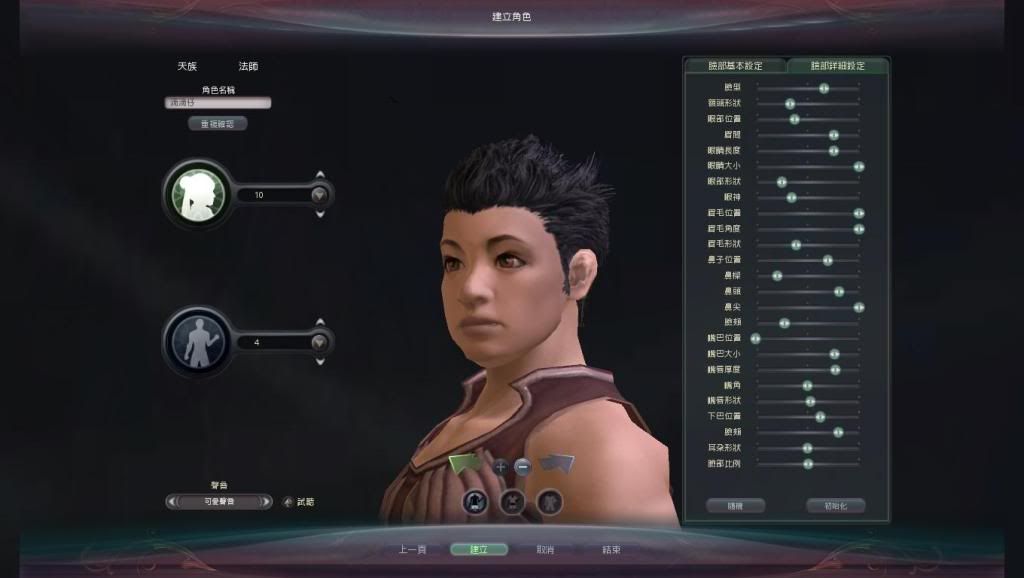Viewport: 1024px width, 578px height.
Task: Switch to the 臉部基本設定 tab
Action: click(x=735, y=66)
